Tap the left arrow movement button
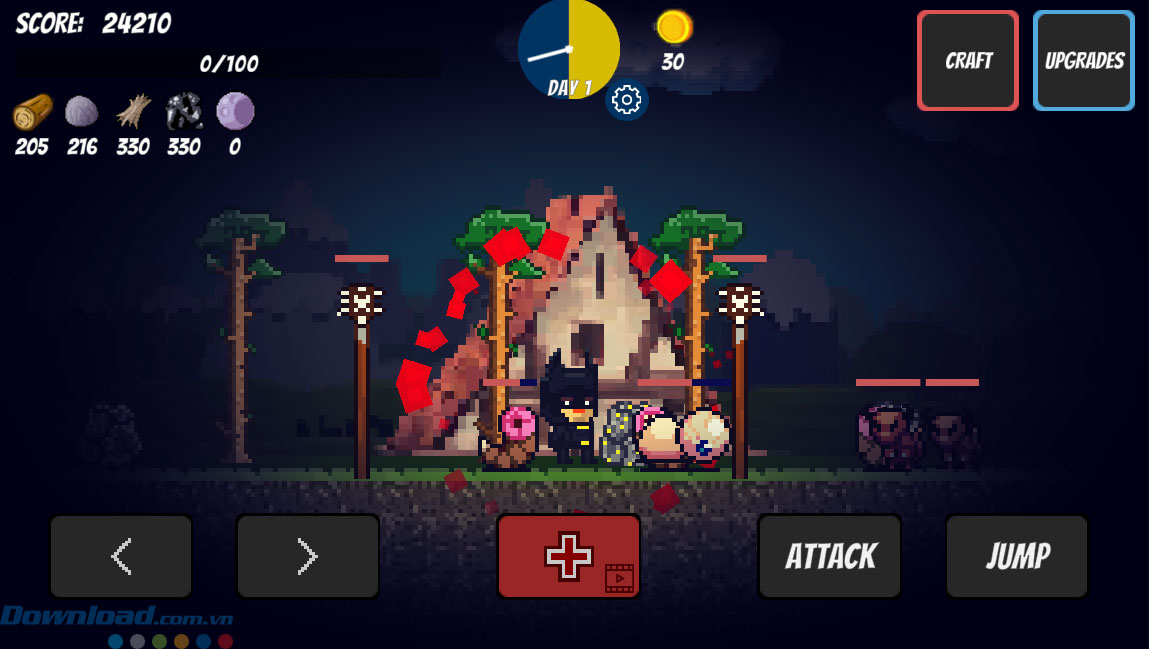1149x649 pixels. [121, 556]
